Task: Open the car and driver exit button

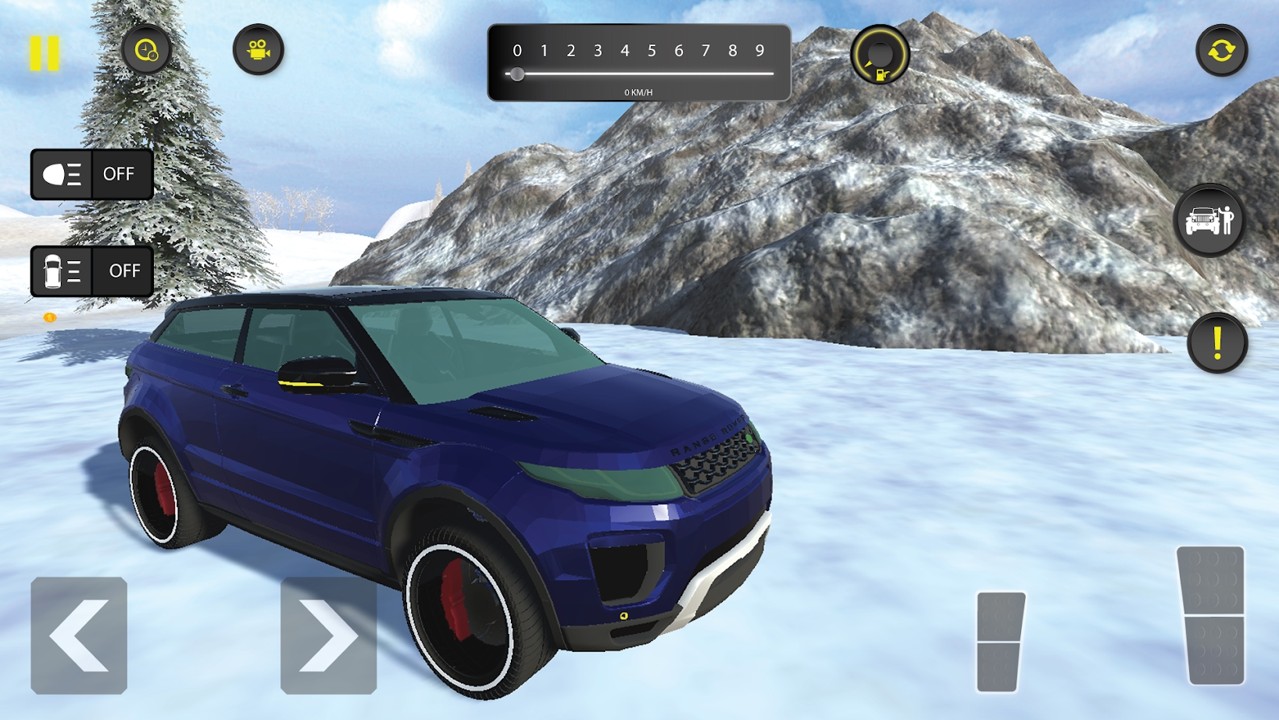Action: coord(1209,219)
